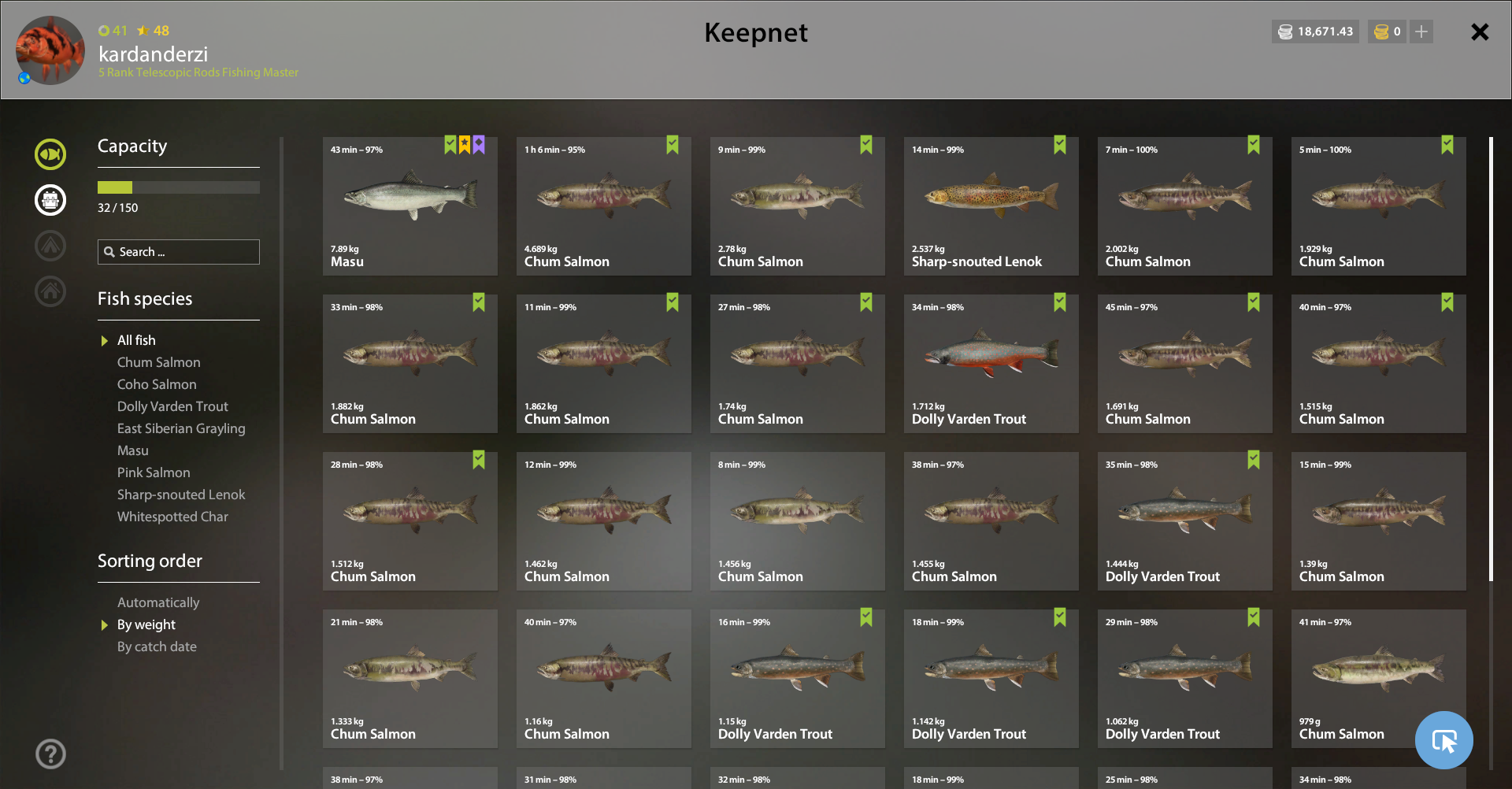Filter fish species by Coho Salmon
Viewport: 1512px width, 789px height.
coord(157,384)
